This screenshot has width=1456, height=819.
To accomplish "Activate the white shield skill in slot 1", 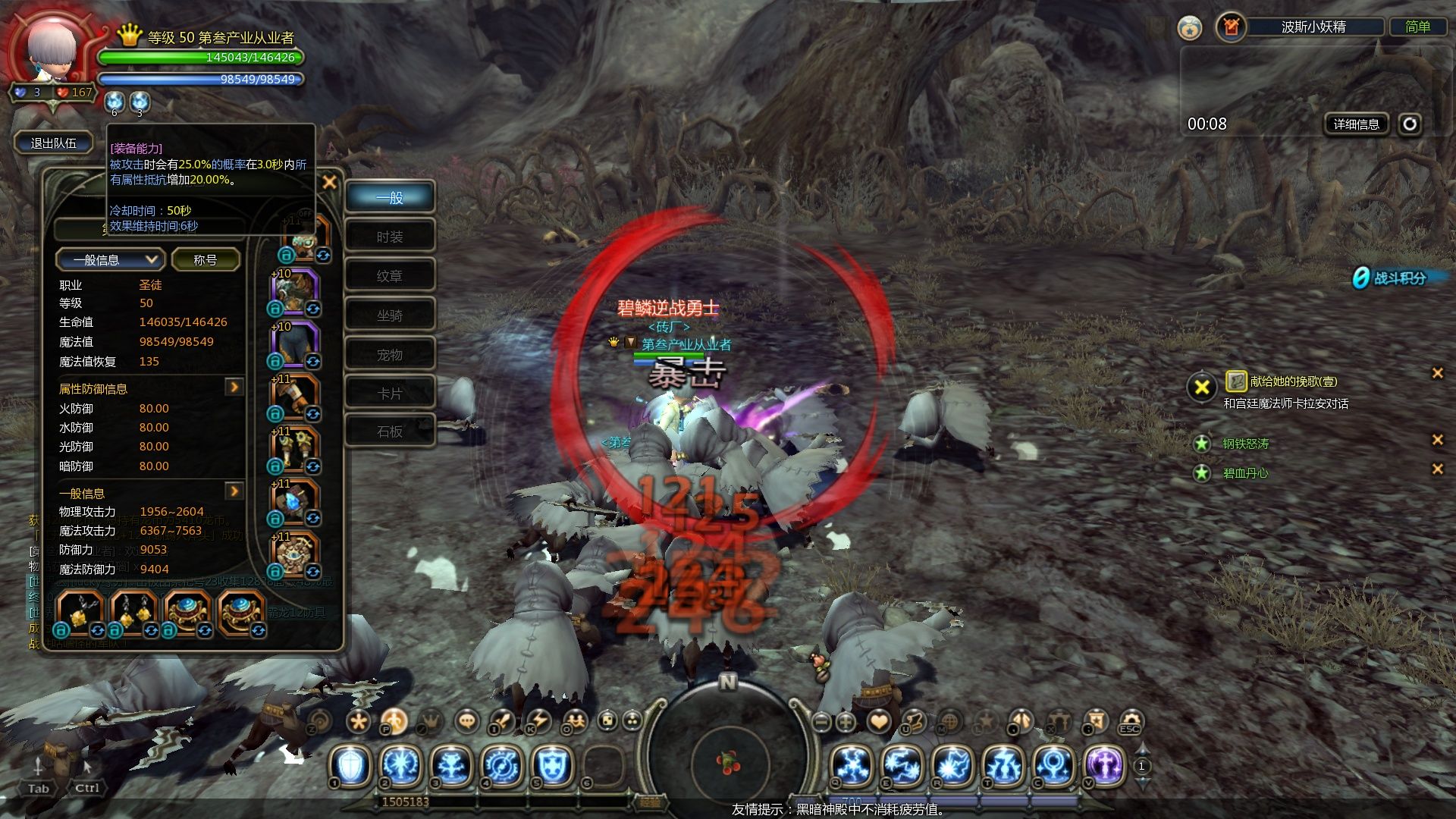I will pos(351,764).
